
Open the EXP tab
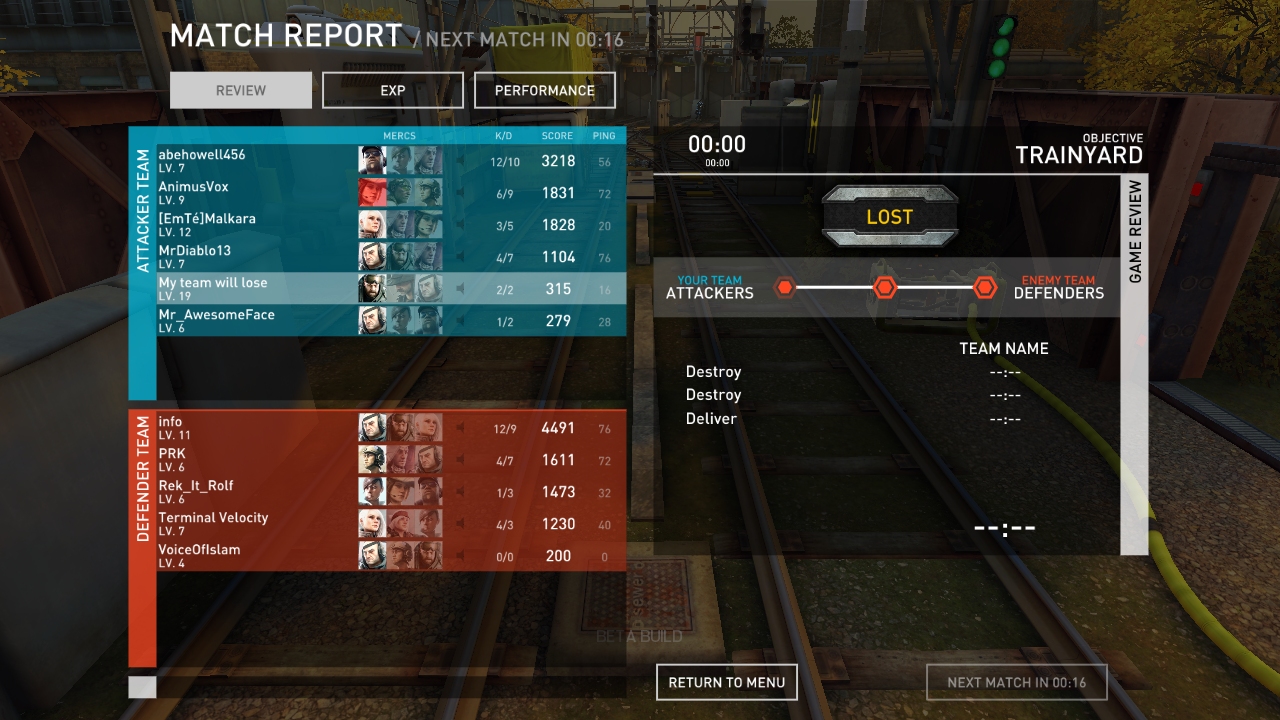point(393,90)
